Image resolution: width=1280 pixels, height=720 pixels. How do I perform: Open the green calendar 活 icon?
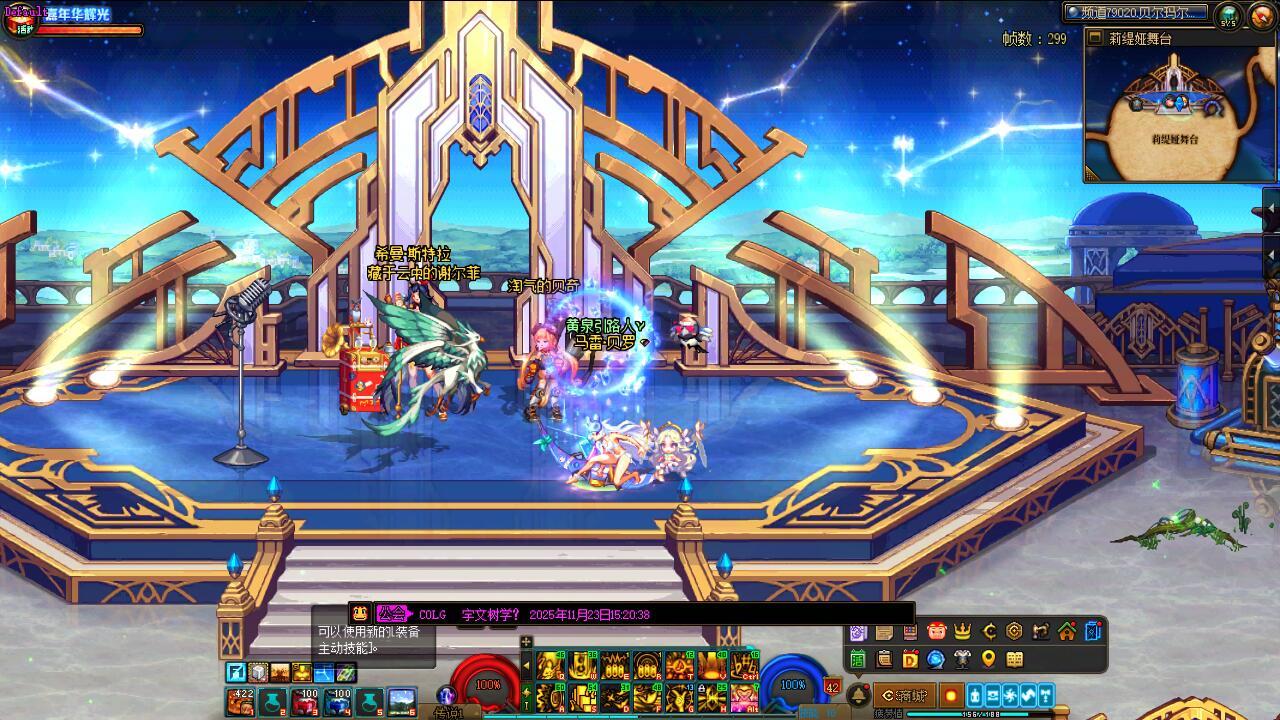pyautogui.click(x=858, y=659)
